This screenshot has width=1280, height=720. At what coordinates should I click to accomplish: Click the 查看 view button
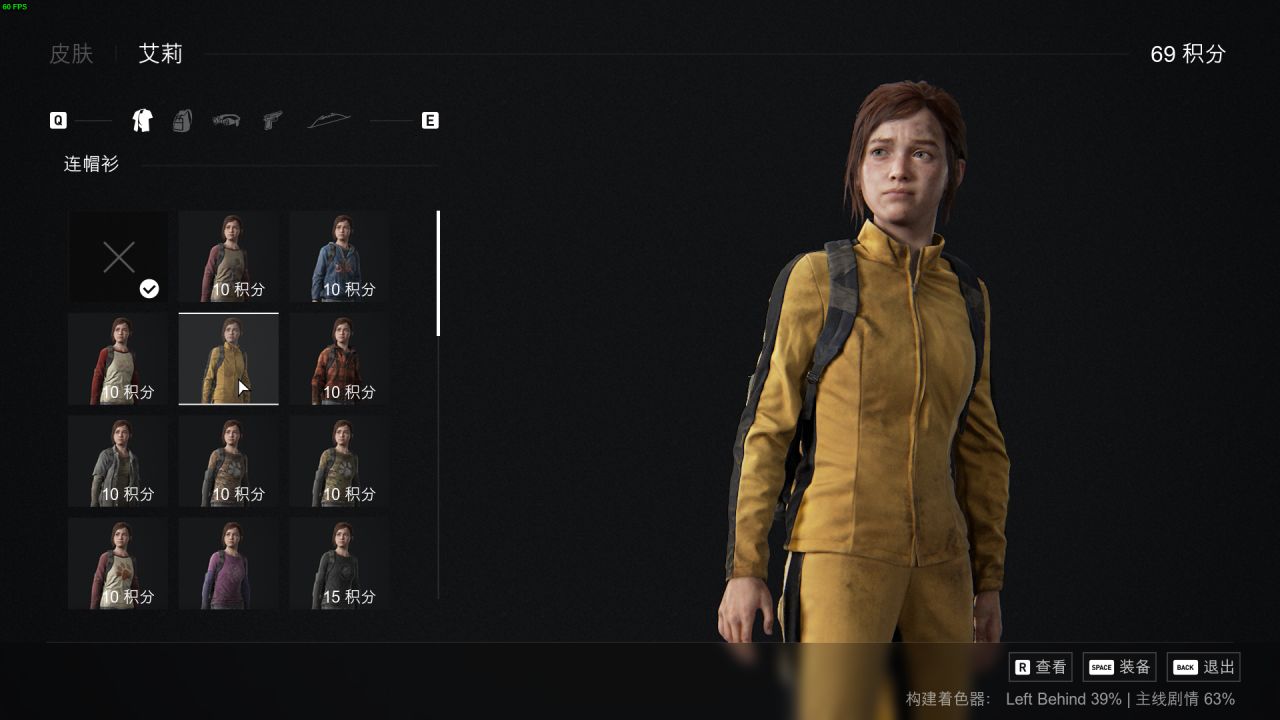pos(1041,667)
